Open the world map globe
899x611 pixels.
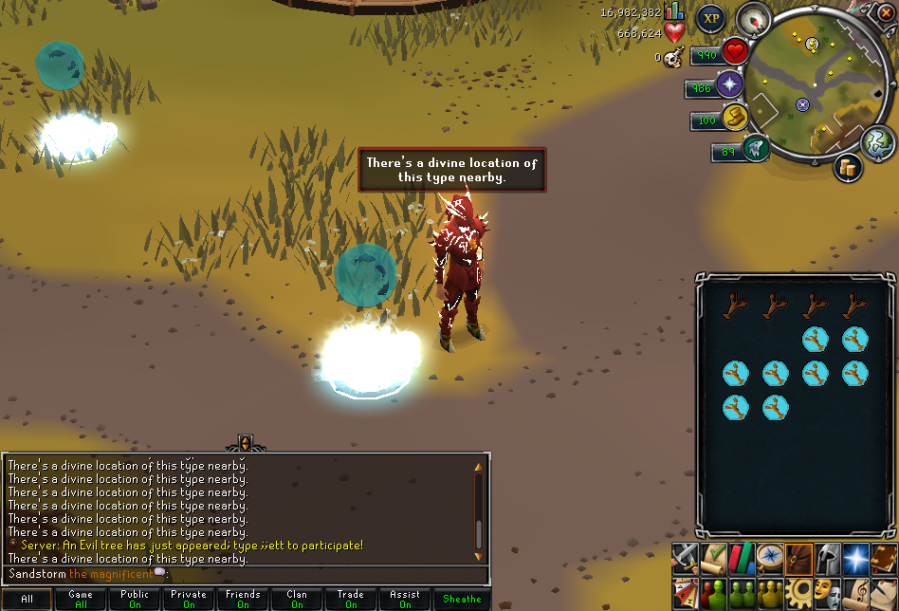pos(878,142)
